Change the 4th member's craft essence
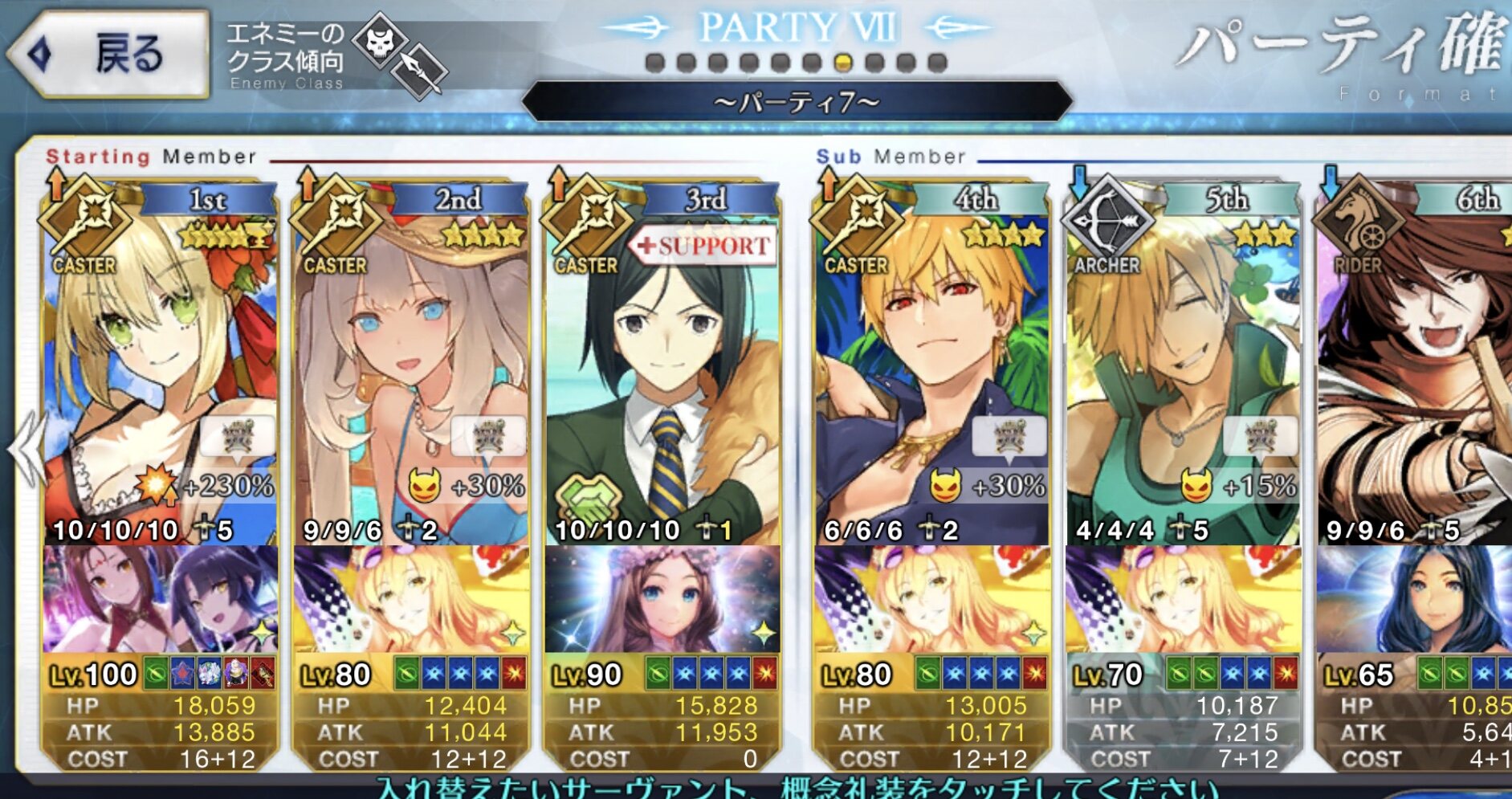The image size is (1512, 799). (x=931, y=598)
